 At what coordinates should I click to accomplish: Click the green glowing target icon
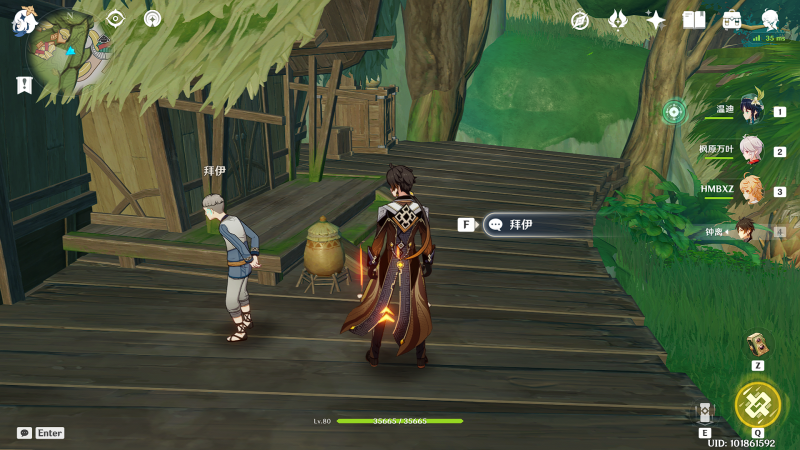tap(675, 111)
